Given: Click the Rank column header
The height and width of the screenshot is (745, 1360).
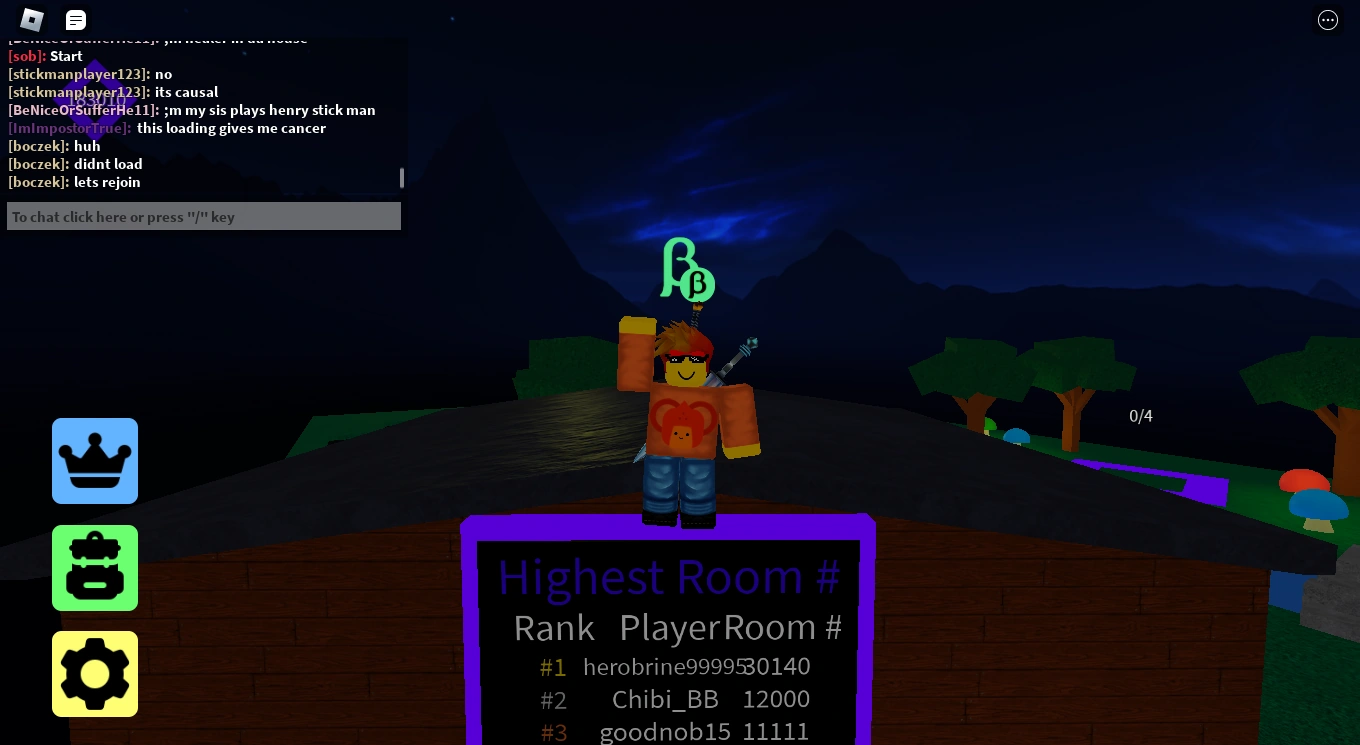Looking at the screenshot, I should (554, 627).
